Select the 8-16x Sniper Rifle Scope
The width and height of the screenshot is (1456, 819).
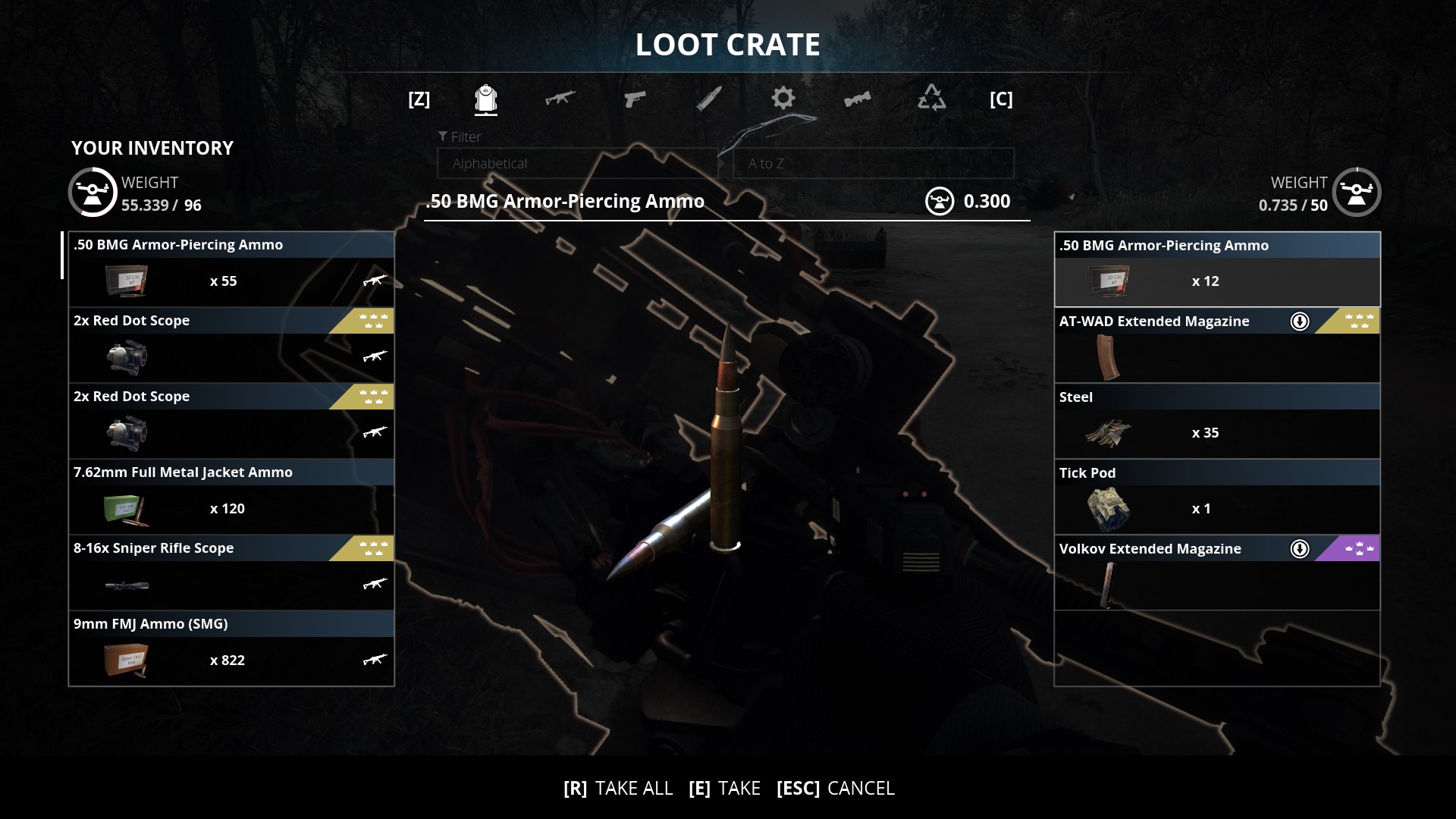pyautogui.click(x=231, y=573)
